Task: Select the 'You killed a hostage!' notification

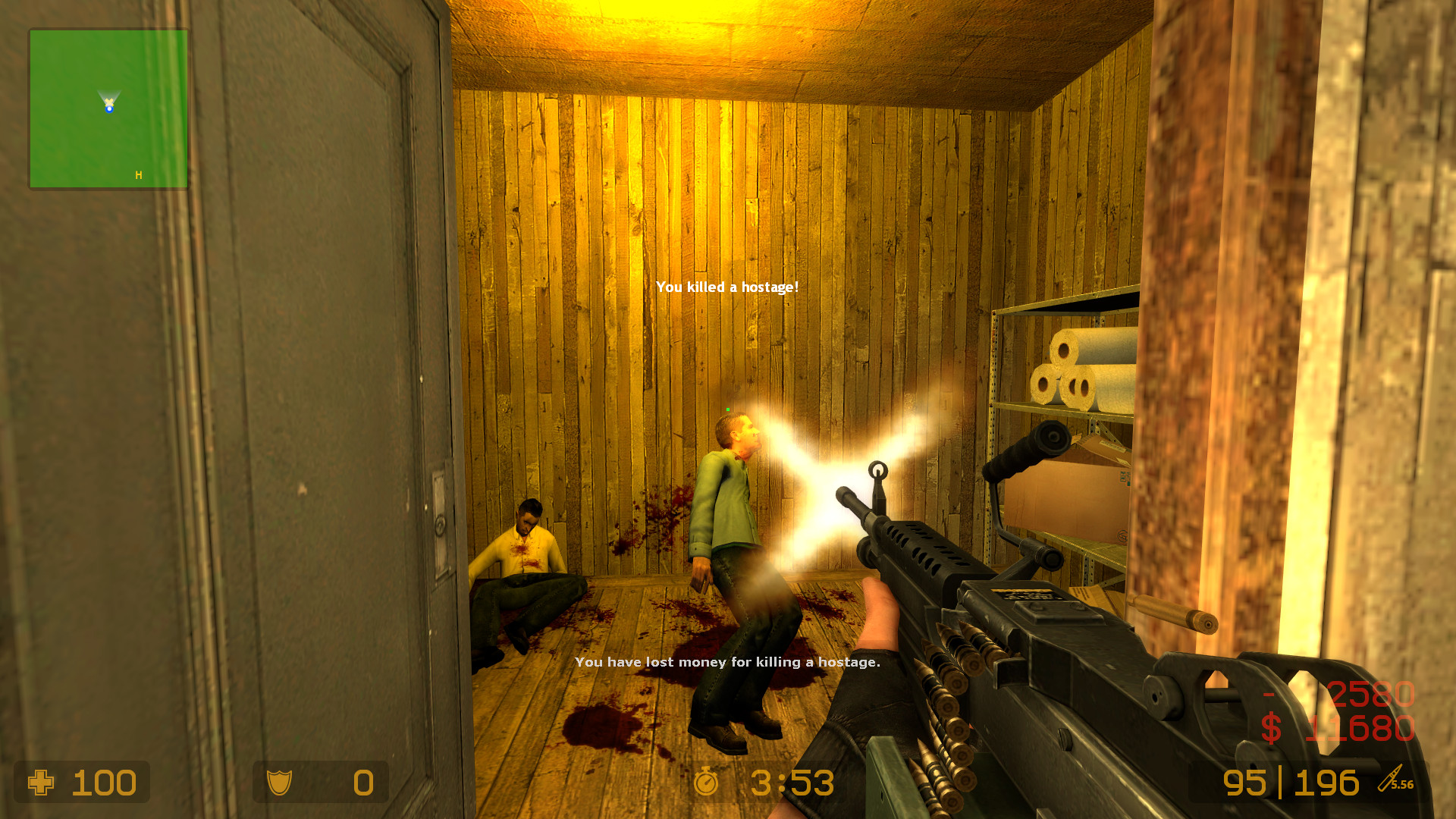Action: click(x=727, y=287)
